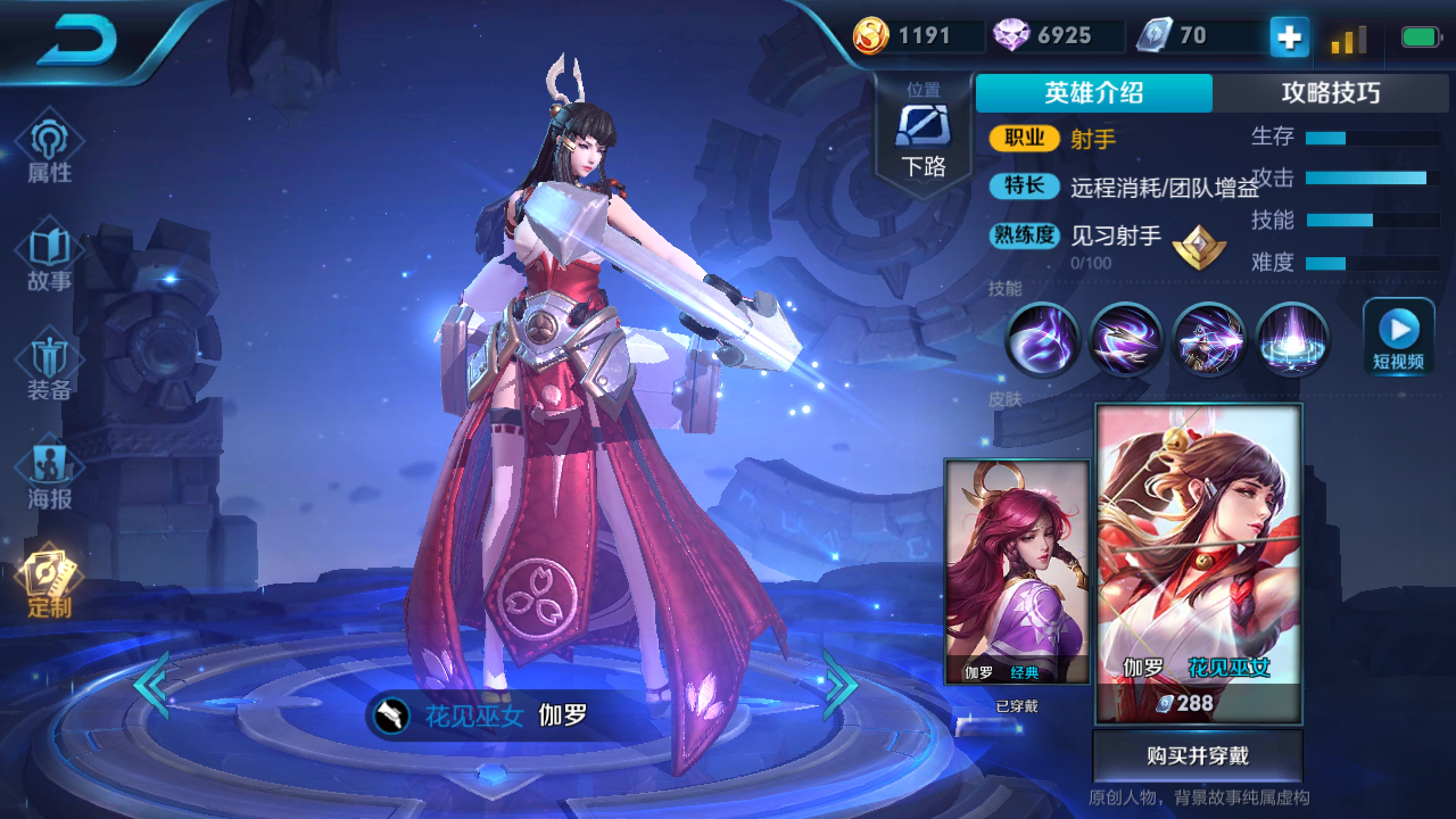
Task: Select the 定制 customization section
Action: coord(50,586)
